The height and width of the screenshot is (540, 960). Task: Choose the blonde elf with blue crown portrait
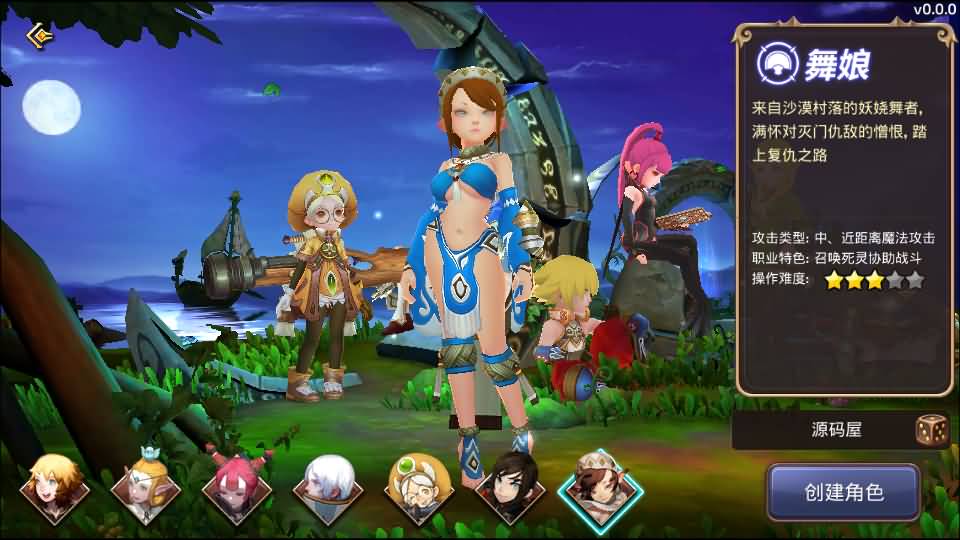point(146,487)
